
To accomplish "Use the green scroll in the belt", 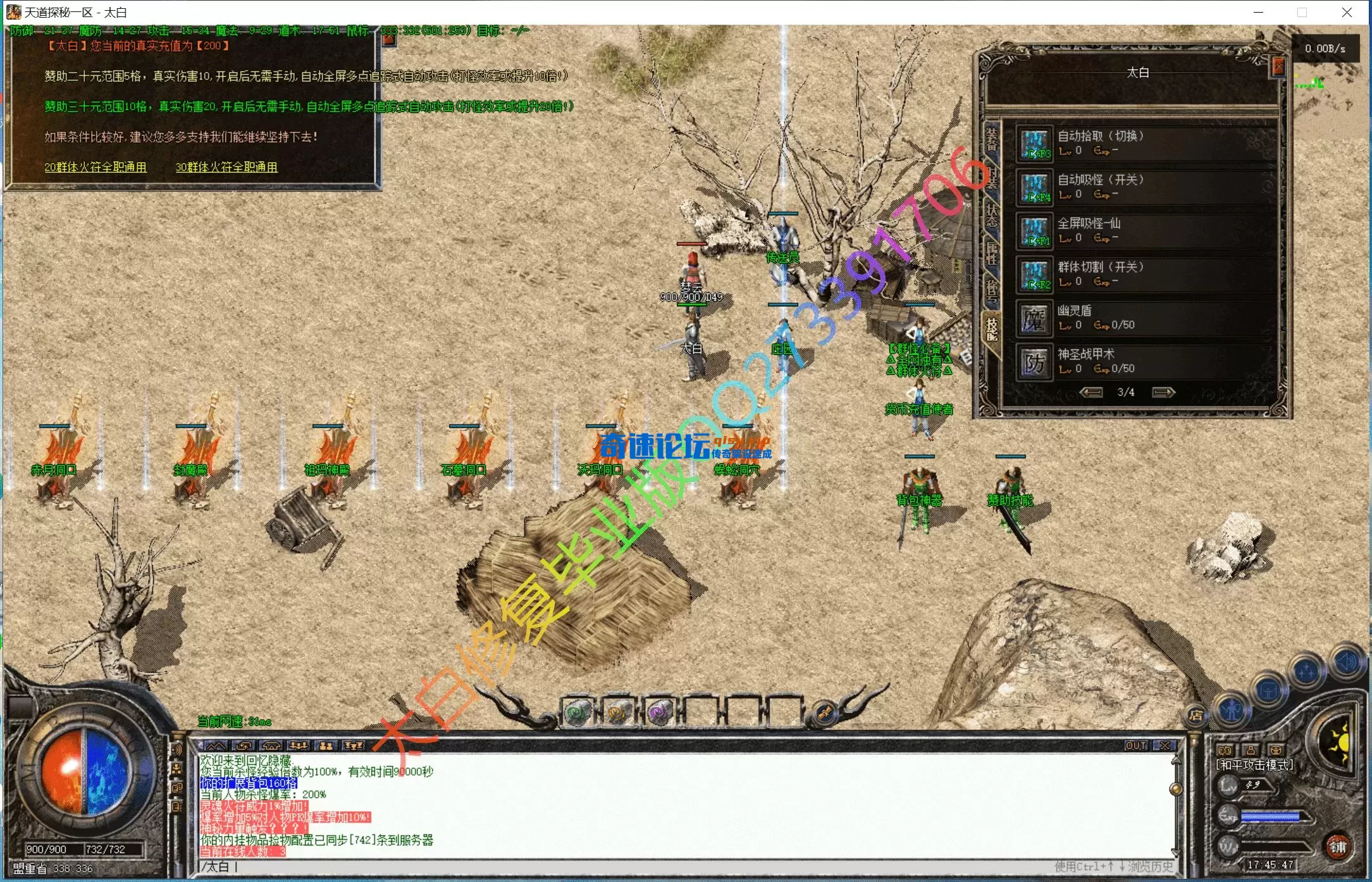I will pyautogui.click(x=577, y=712).
